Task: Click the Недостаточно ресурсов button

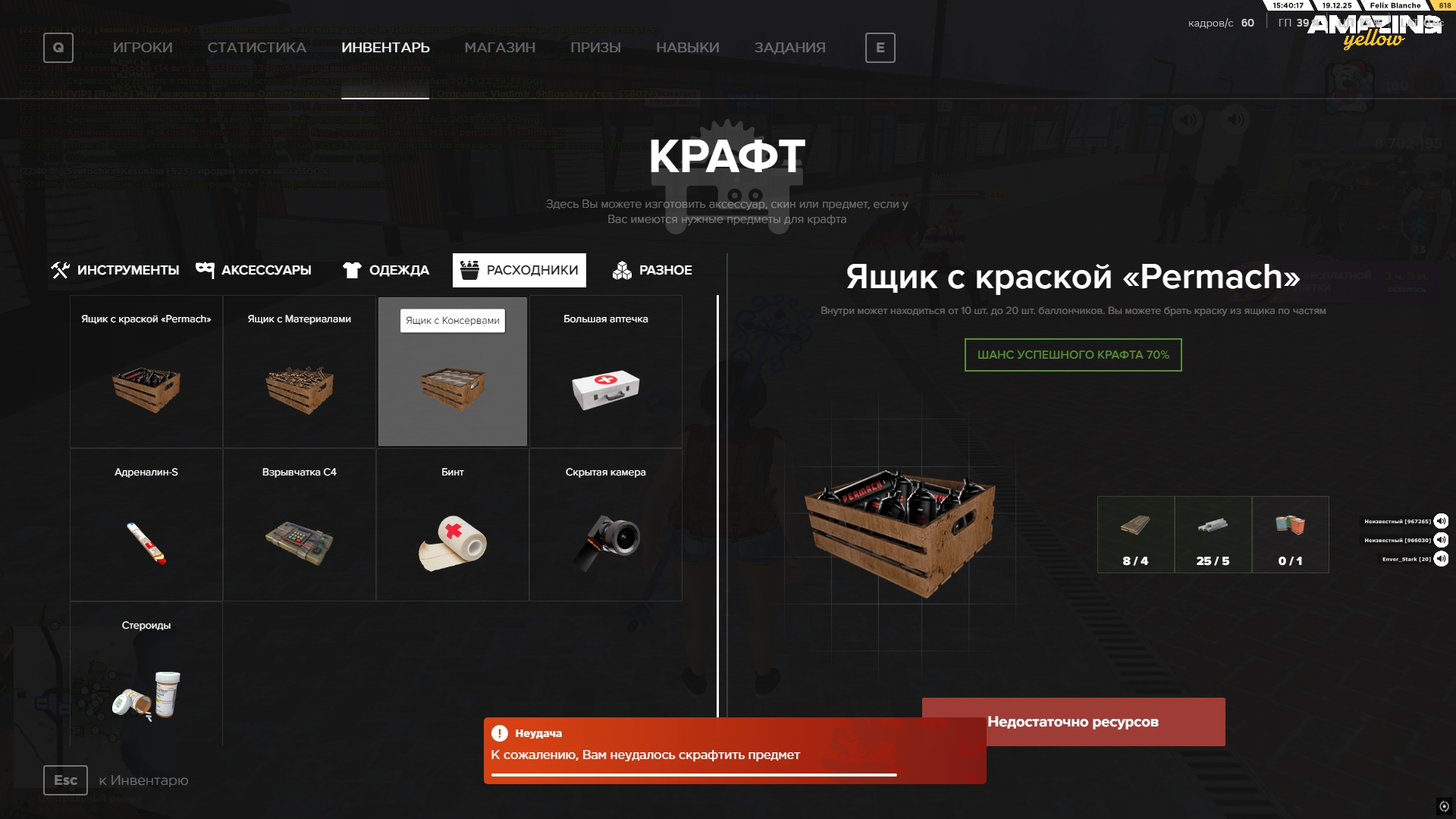Action: [1072, 721]
